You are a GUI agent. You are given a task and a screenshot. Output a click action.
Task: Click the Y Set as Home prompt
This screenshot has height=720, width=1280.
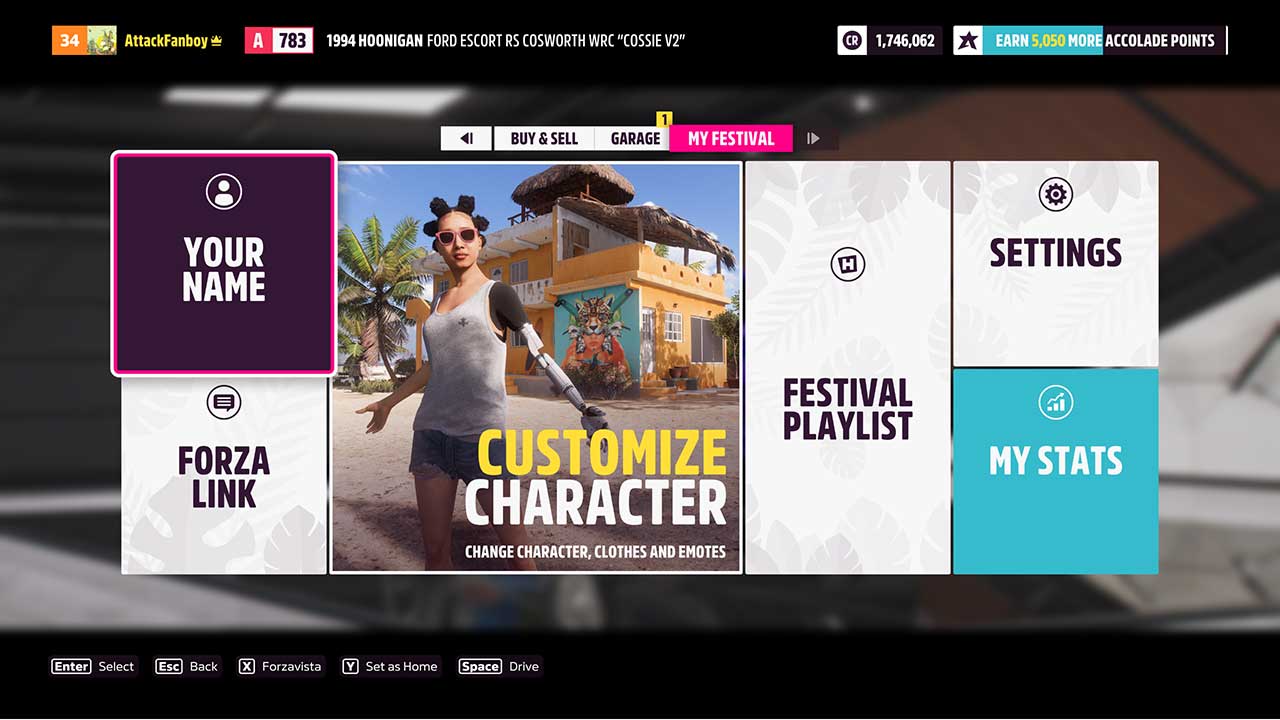(x=390, y=666)
